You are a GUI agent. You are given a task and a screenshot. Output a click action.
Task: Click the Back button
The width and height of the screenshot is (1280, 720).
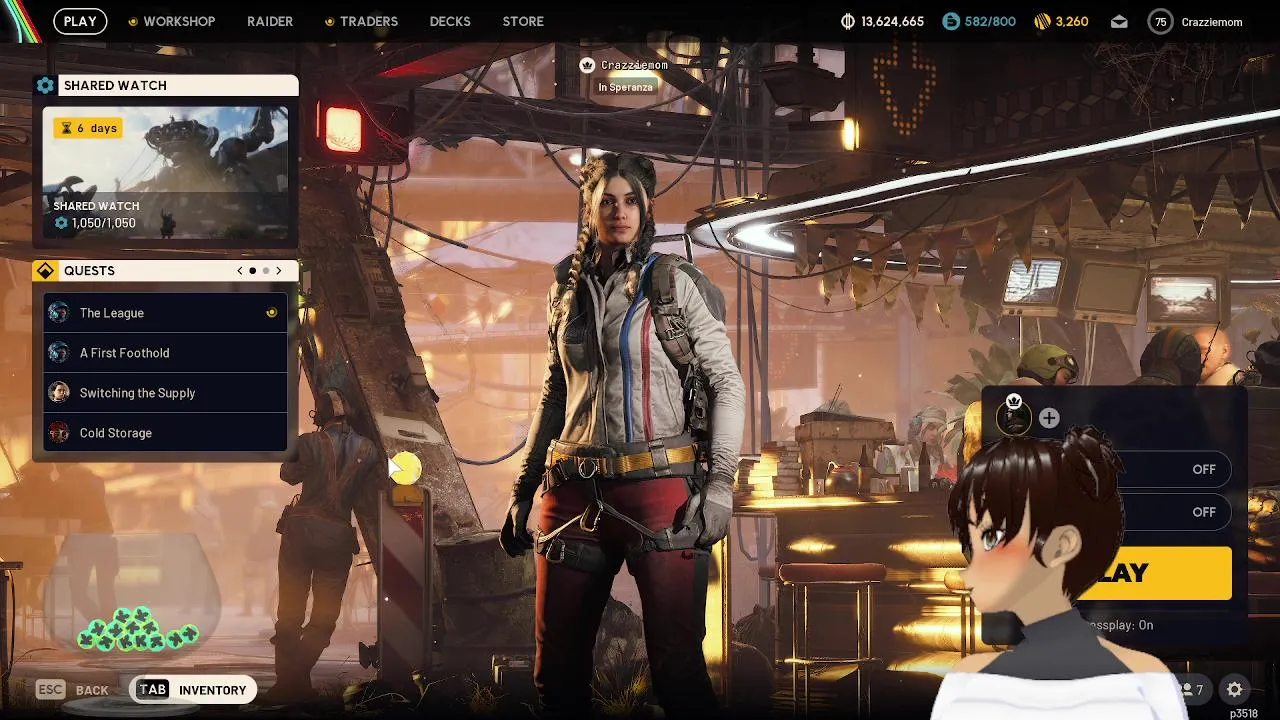click(73, 690)
